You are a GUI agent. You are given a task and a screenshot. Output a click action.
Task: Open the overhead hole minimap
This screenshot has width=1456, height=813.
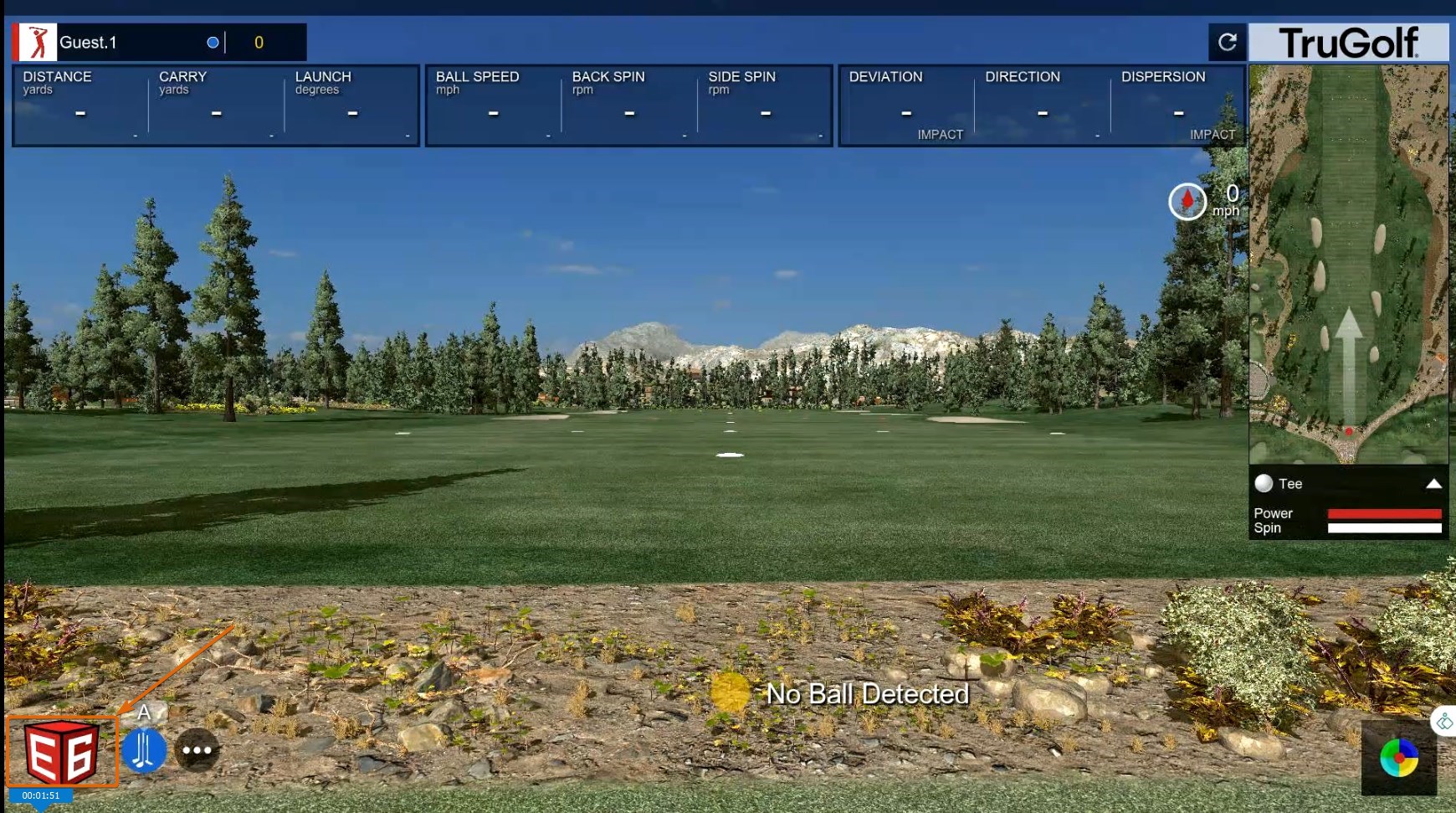[x=1348, y=263]
